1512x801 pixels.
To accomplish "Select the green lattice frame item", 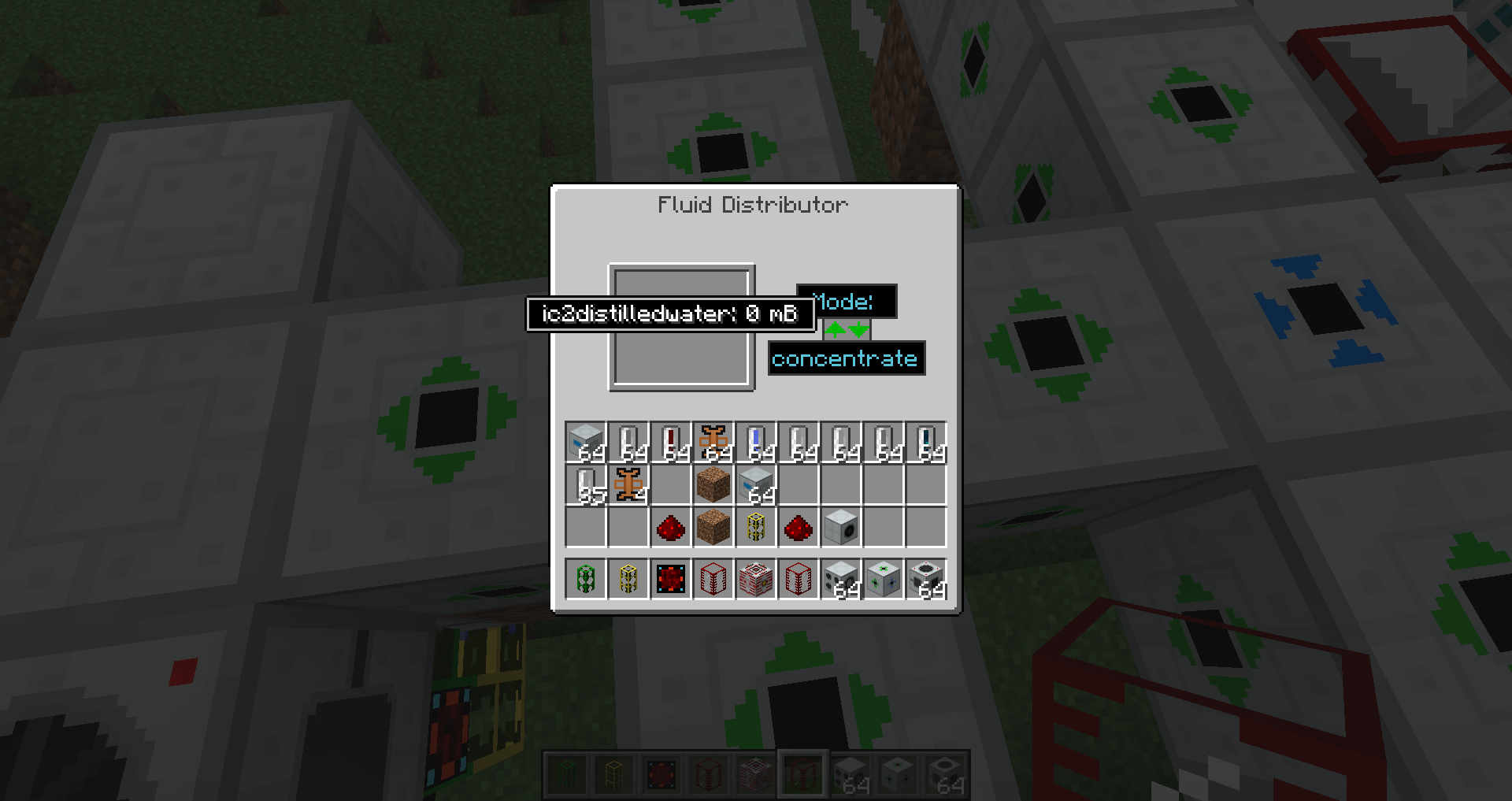I will [x=586, y=580].
